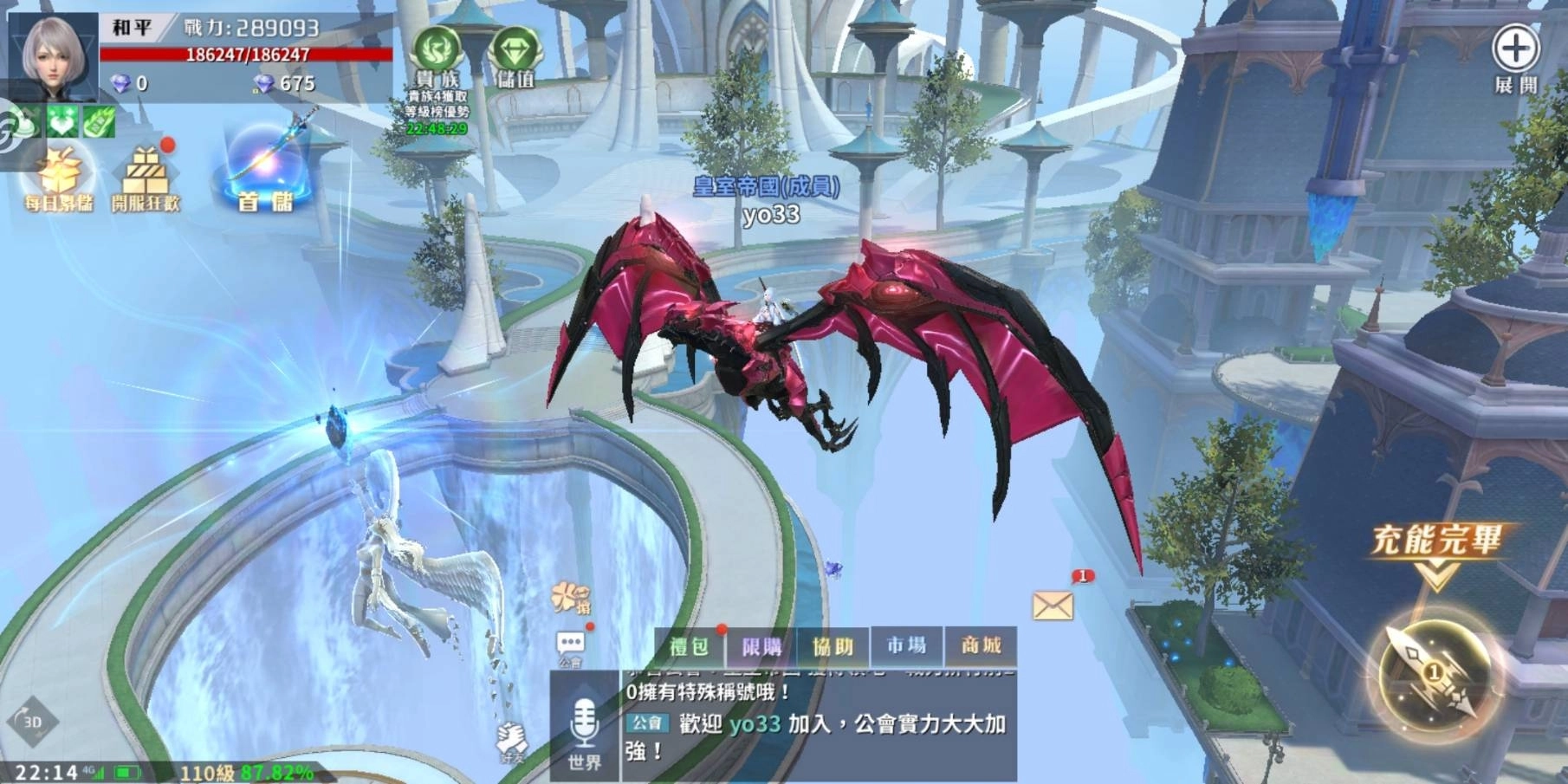Toggle the 3D camera view button
Screen dimensions: 1568x784
click(x=32, y=721)
